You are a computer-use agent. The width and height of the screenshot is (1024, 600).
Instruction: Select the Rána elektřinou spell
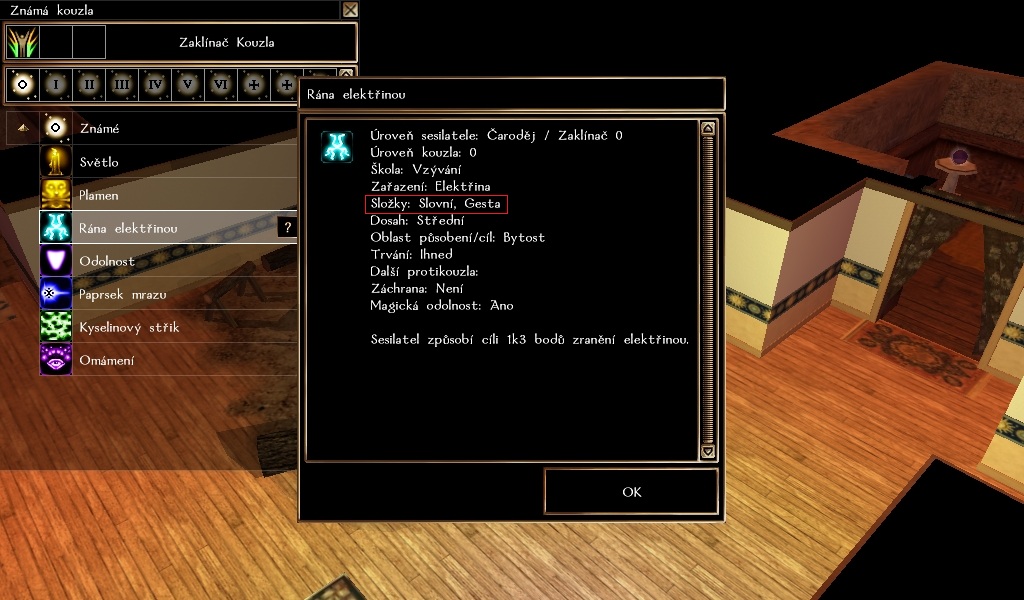(x=128, y=228)
